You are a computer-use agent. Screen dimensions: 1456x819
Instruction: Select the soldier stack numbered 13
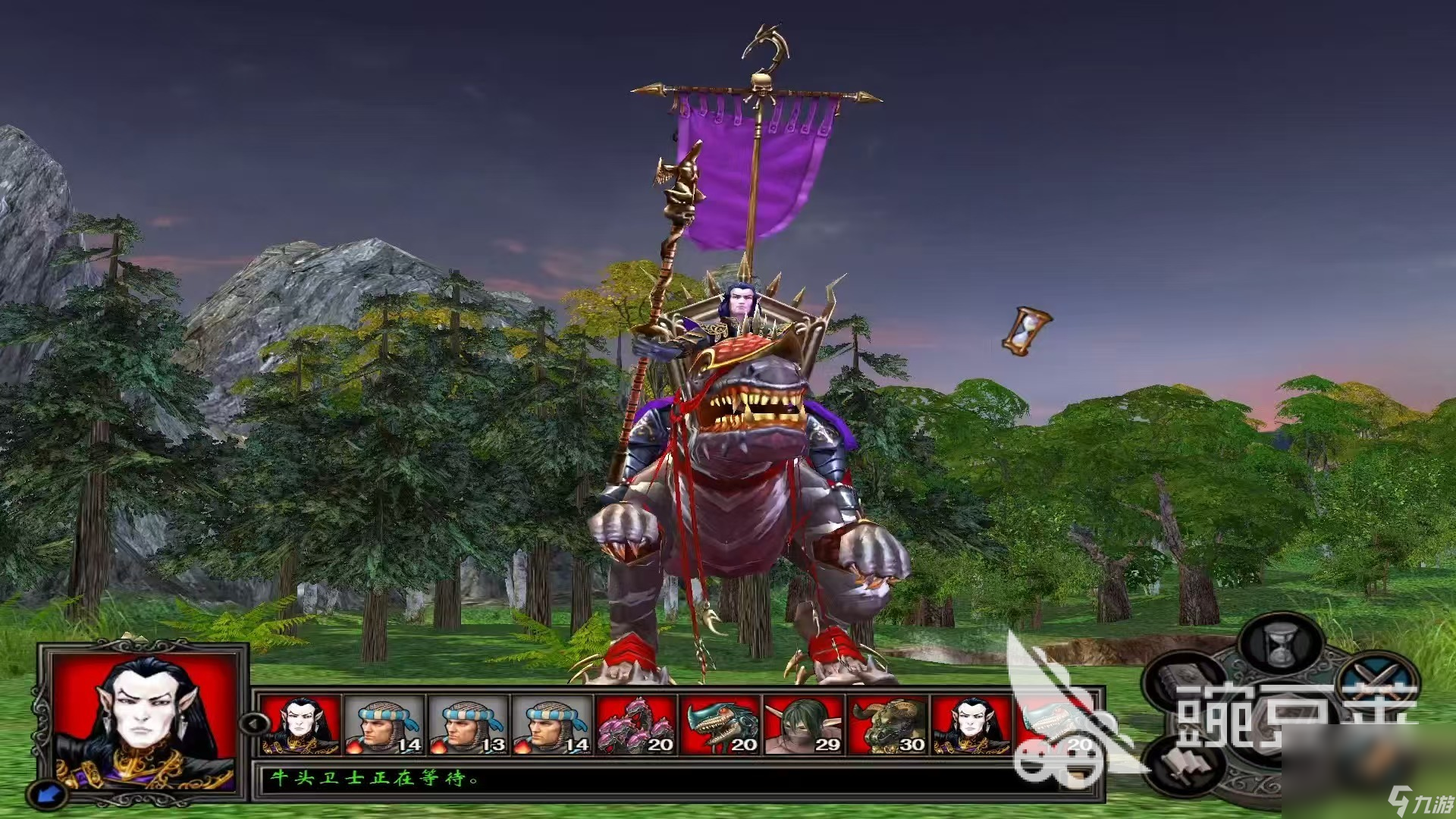point(468,726)
